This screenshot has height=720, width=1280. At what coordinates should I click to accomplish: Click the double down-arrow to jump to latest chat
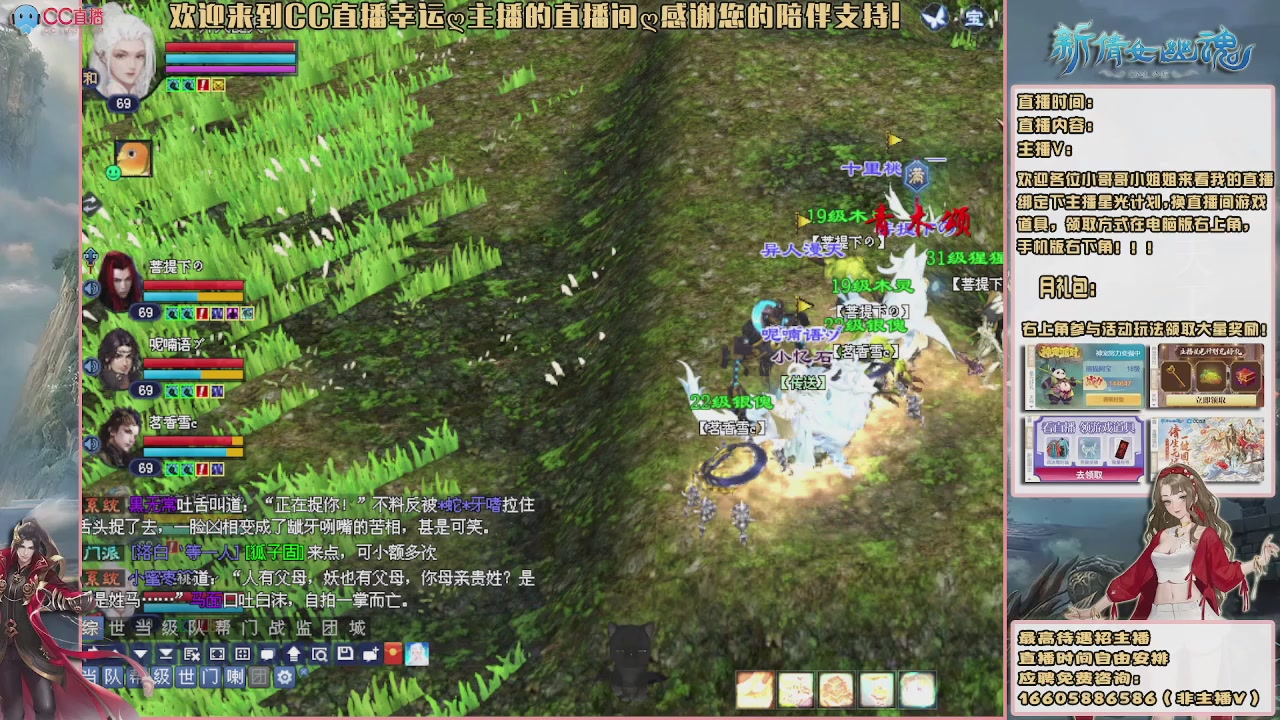coord(166,653)
